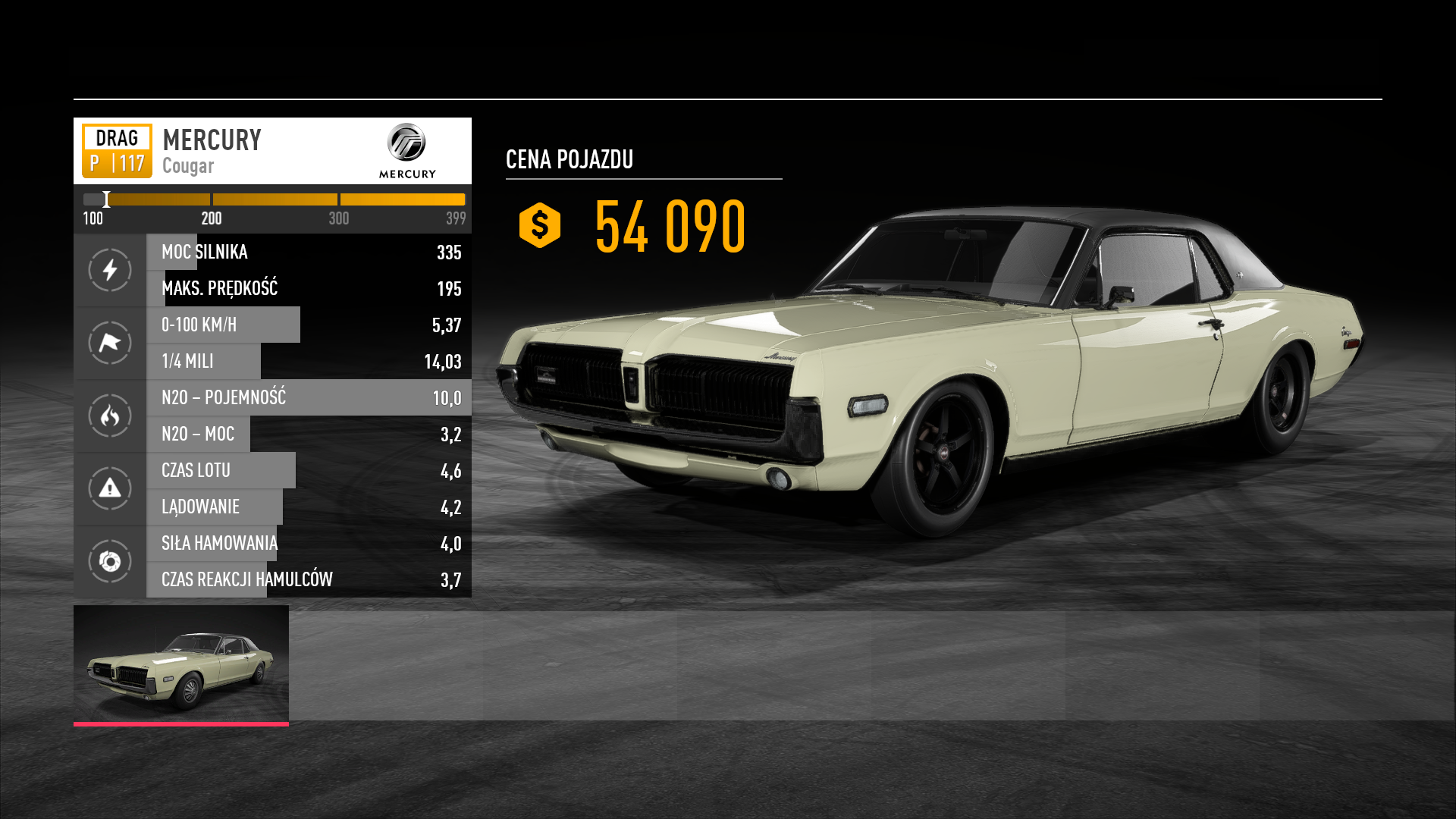
Task: Click the brake disc icon
Action: point(110,561)
